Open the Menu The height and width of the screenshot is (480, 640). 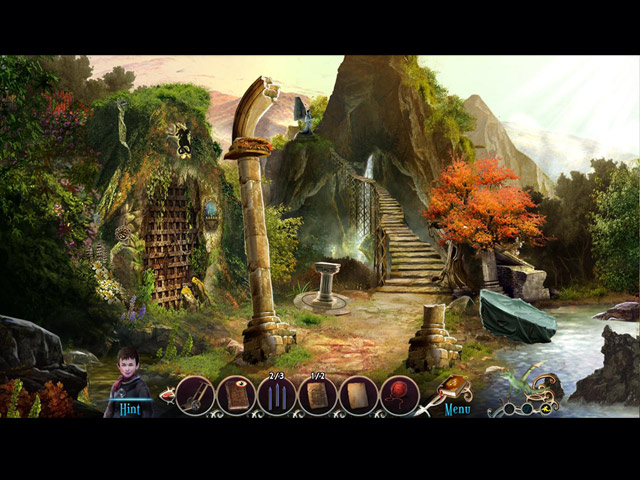click(x=457, y=409)
